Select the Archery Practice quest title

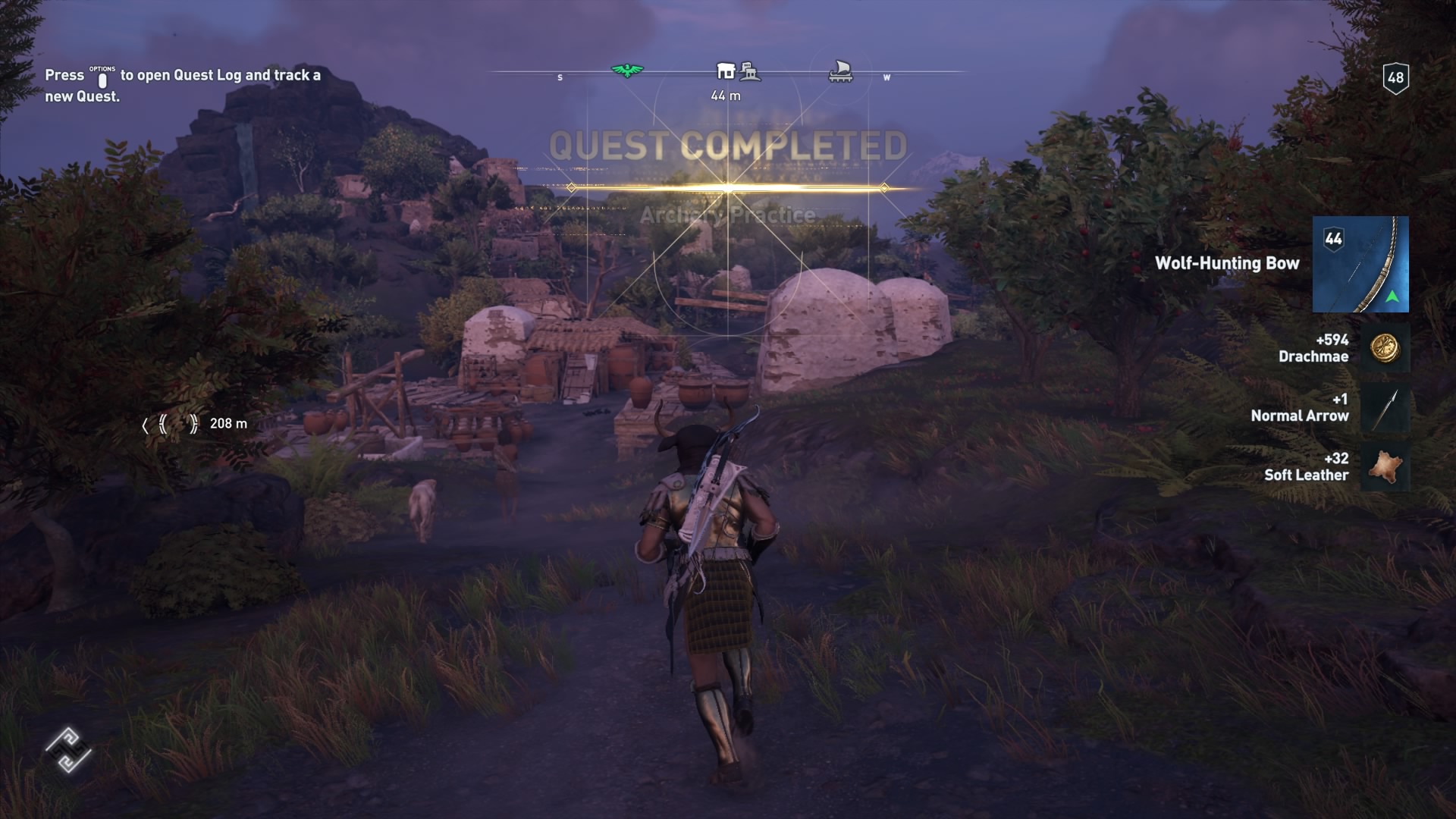click(728, 215)
